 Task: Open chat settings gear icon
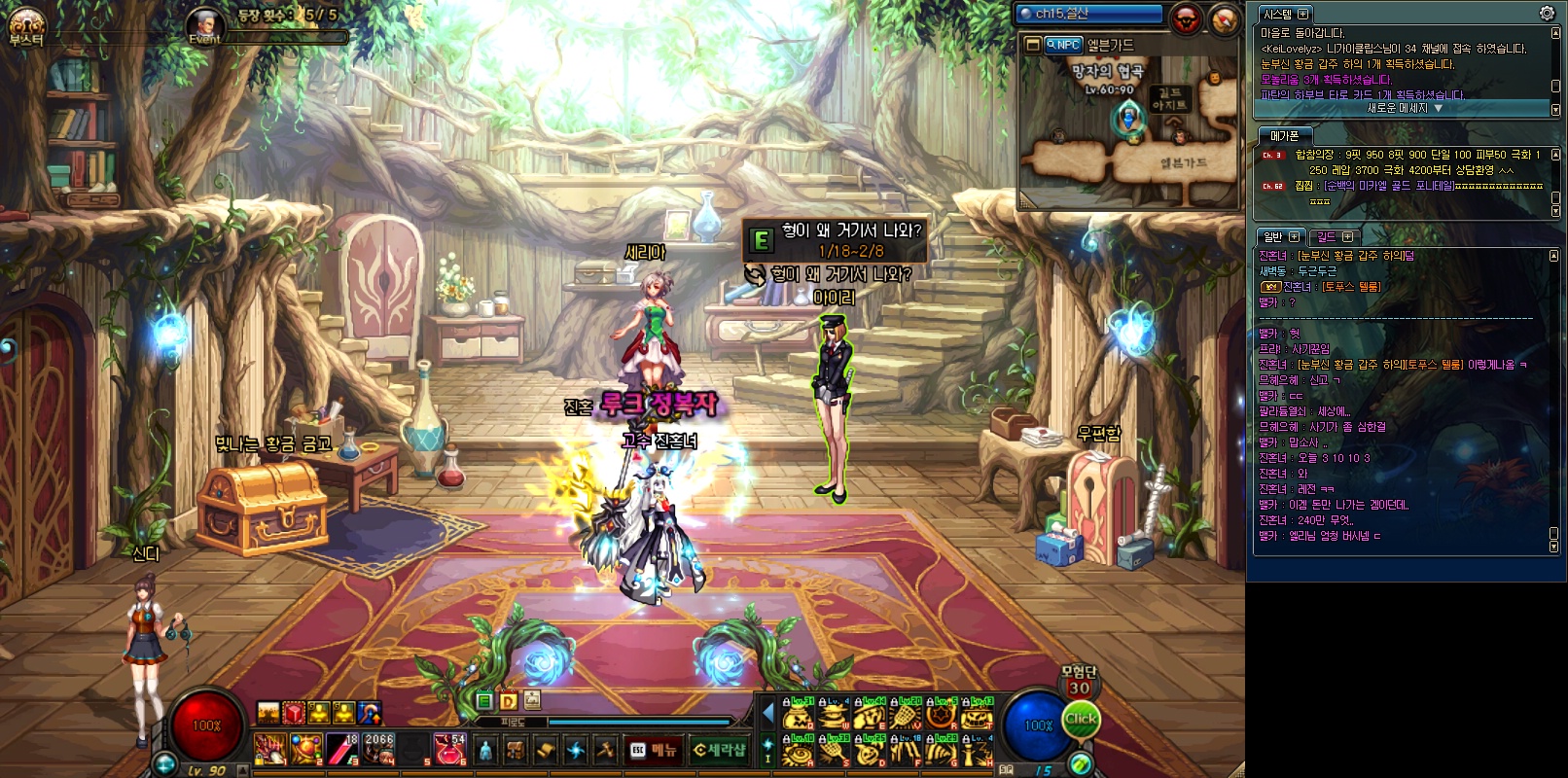(x=1547, y=14)
